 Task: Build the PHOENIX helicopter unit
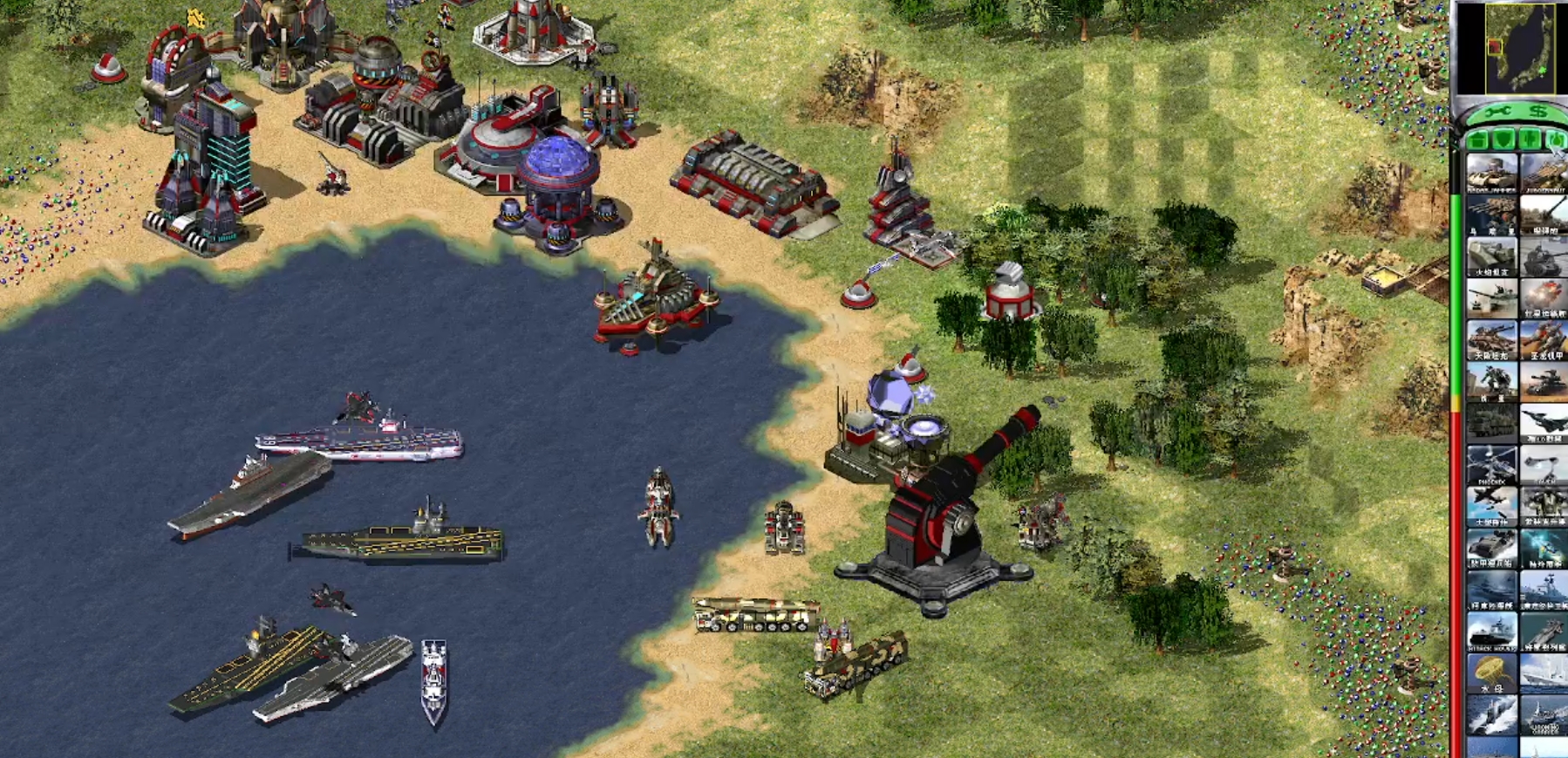coord(1491,465)
